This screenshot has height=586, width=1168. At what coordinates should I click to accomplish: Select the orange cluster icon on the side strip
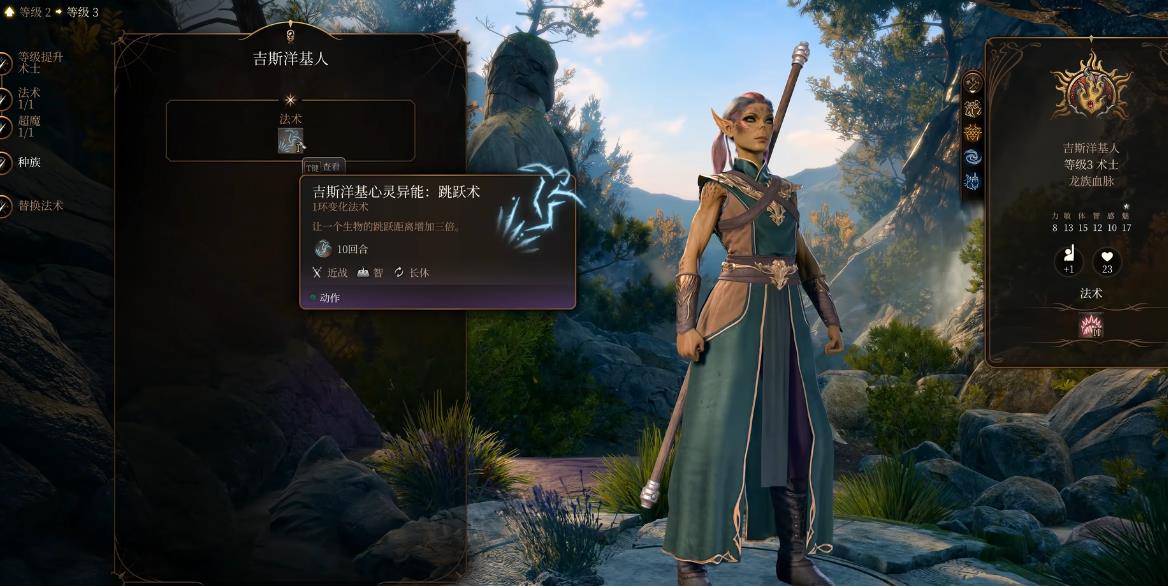pos(972,132)
